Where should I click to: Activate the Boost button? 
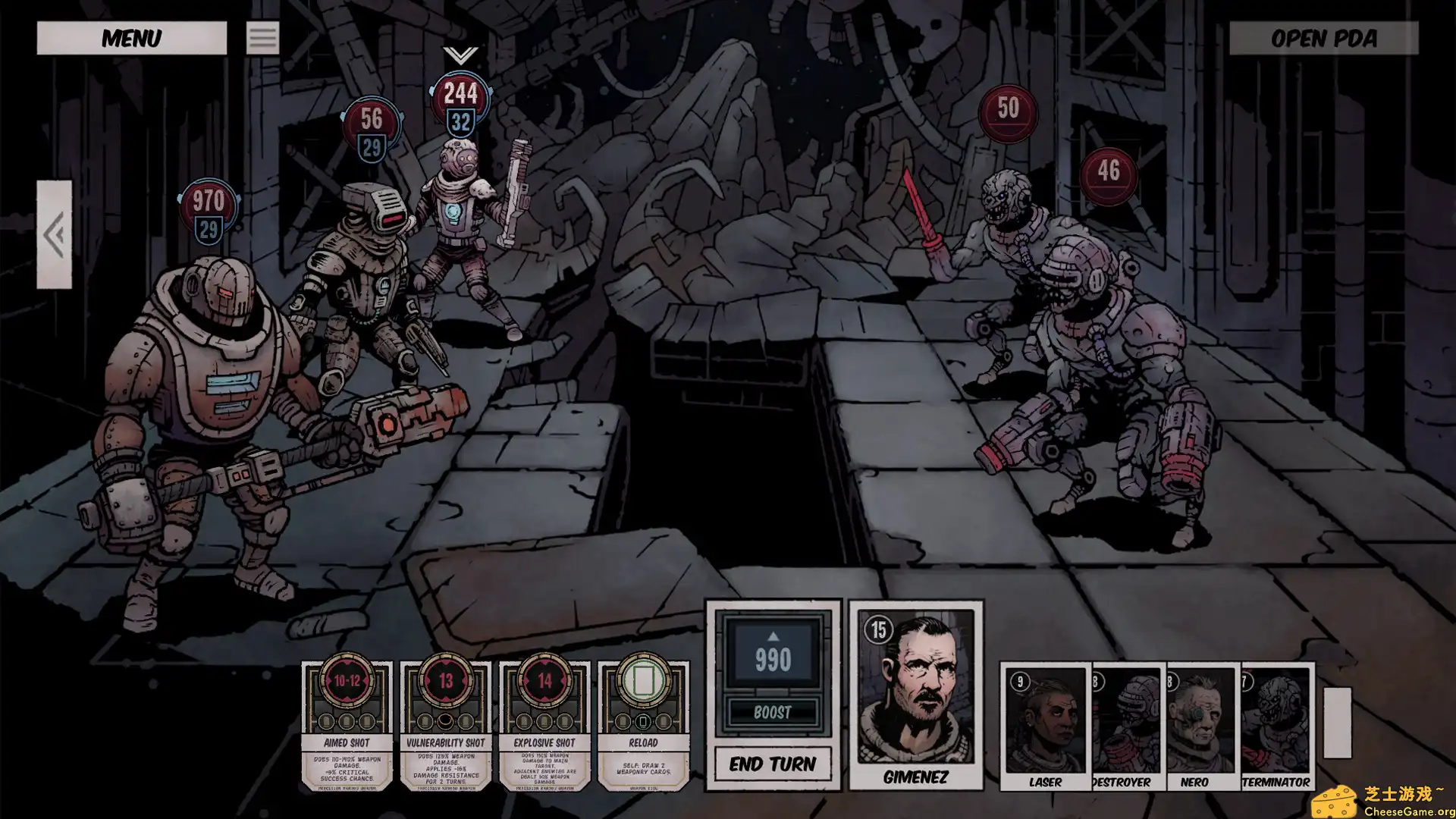pos(772,712)
